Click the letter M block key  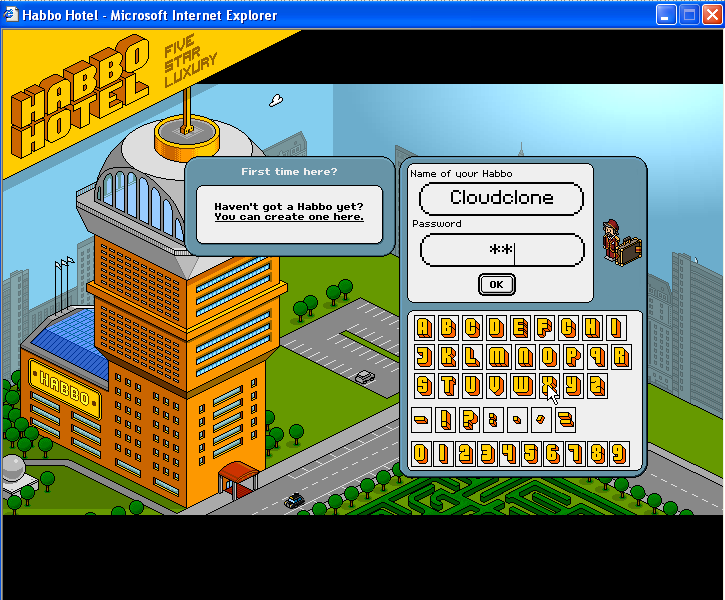(497, 357)
